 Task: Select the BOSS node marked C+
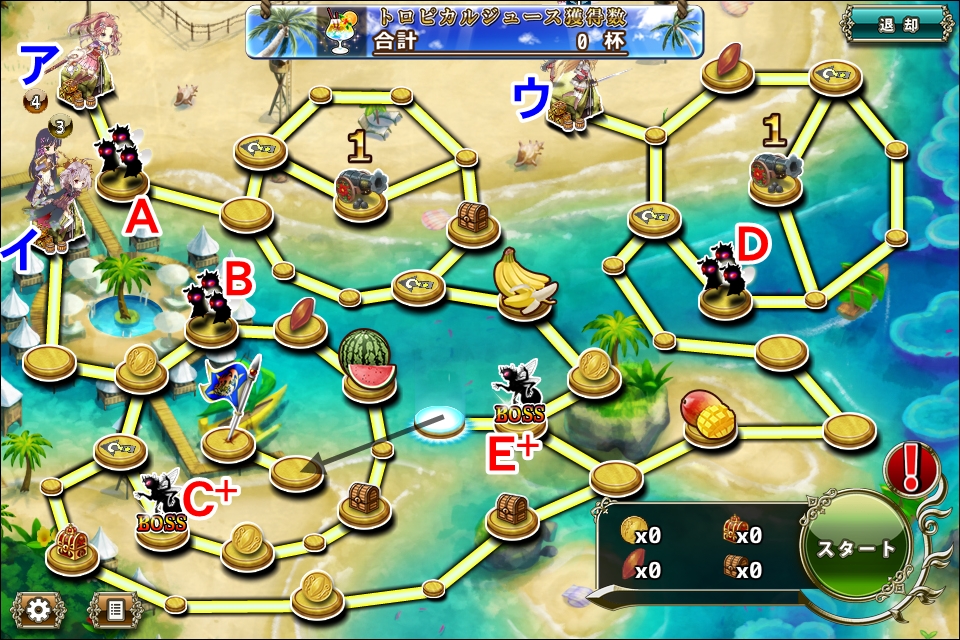coord(162,509)
